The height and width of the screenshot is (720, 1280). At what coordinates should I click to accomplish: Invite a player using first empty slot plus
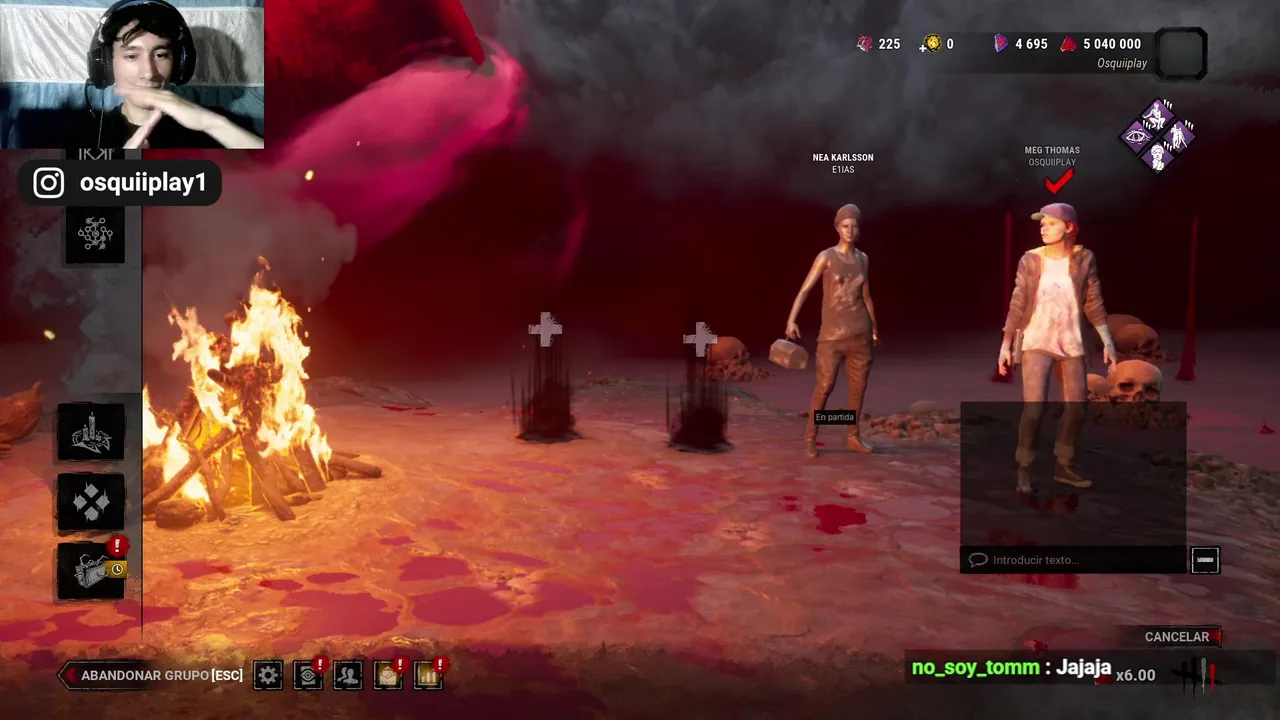tap(545, 330)
